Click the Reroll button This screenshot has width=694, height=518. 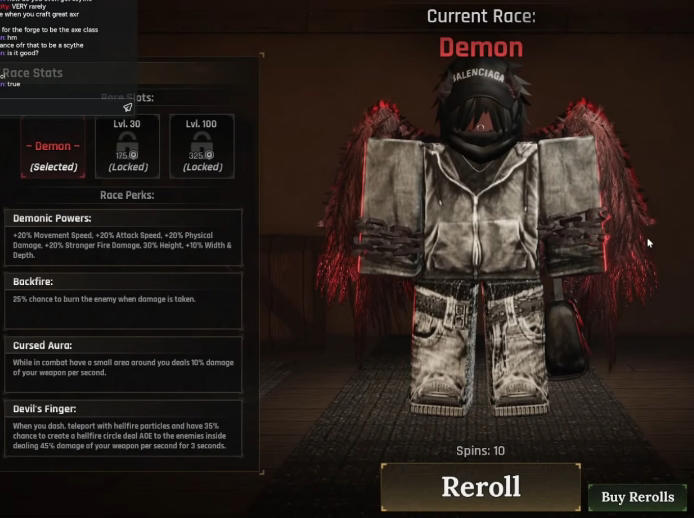coord(480,487)
